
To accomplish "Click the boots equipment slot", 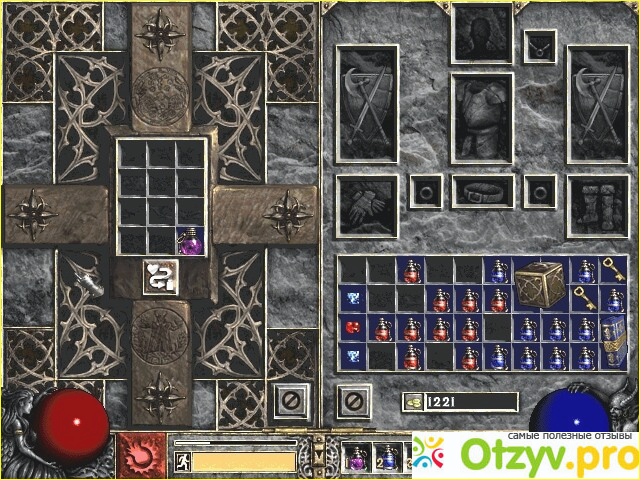I will point(597,204).
